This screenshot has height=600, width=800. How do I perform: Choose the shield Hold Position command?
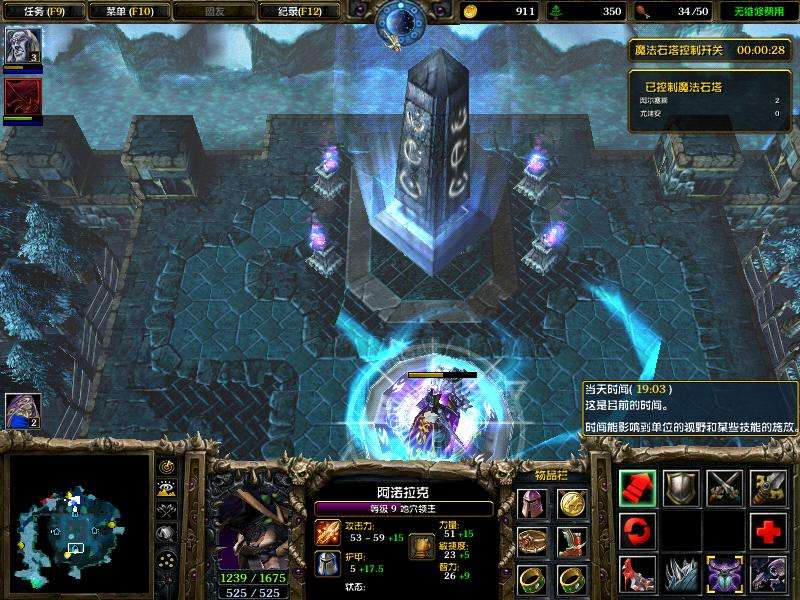(681, 488)
